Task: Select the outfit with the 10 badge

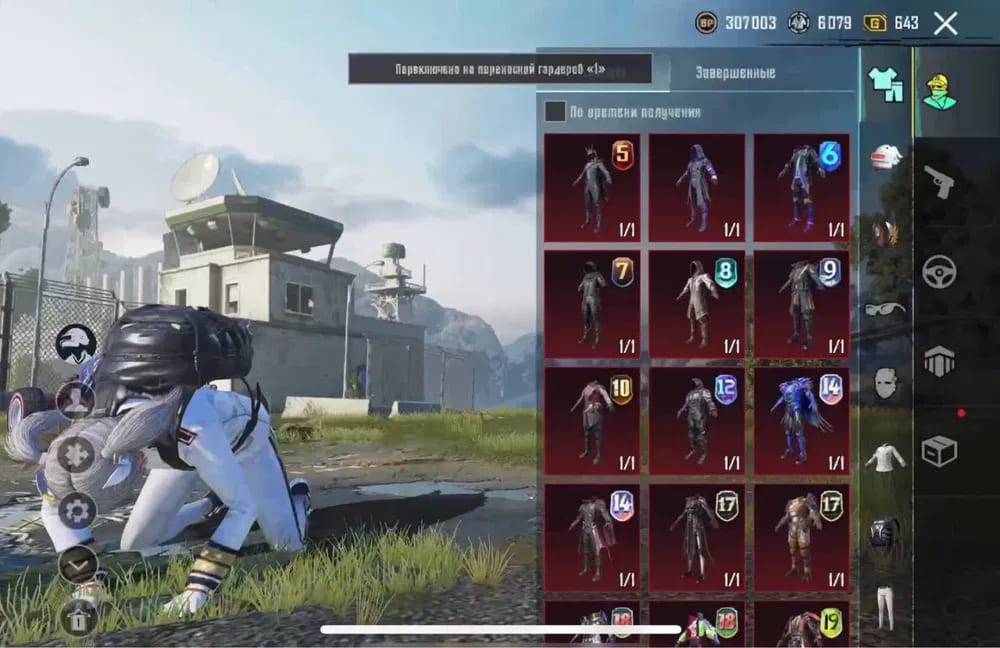Action: (593, 420)
